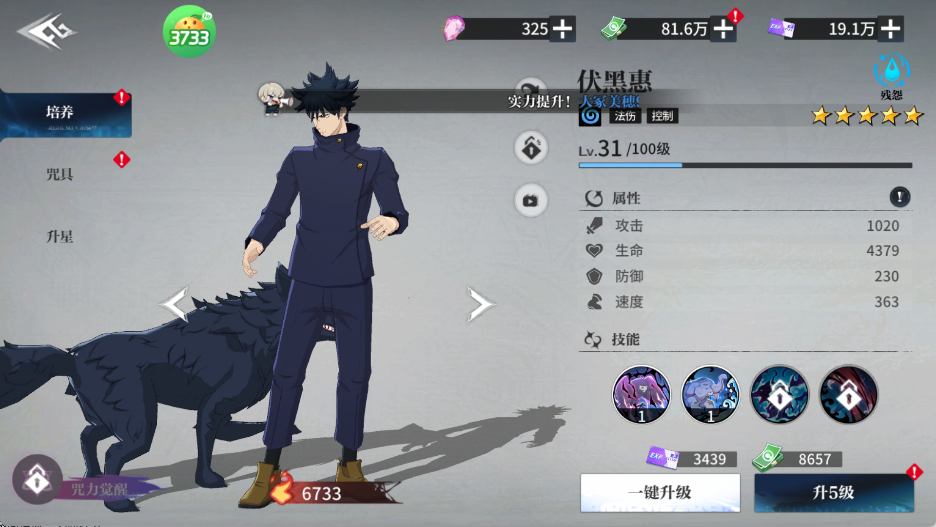Go back using the top-left arrow logo
The image size is (936, 527).
47,33
